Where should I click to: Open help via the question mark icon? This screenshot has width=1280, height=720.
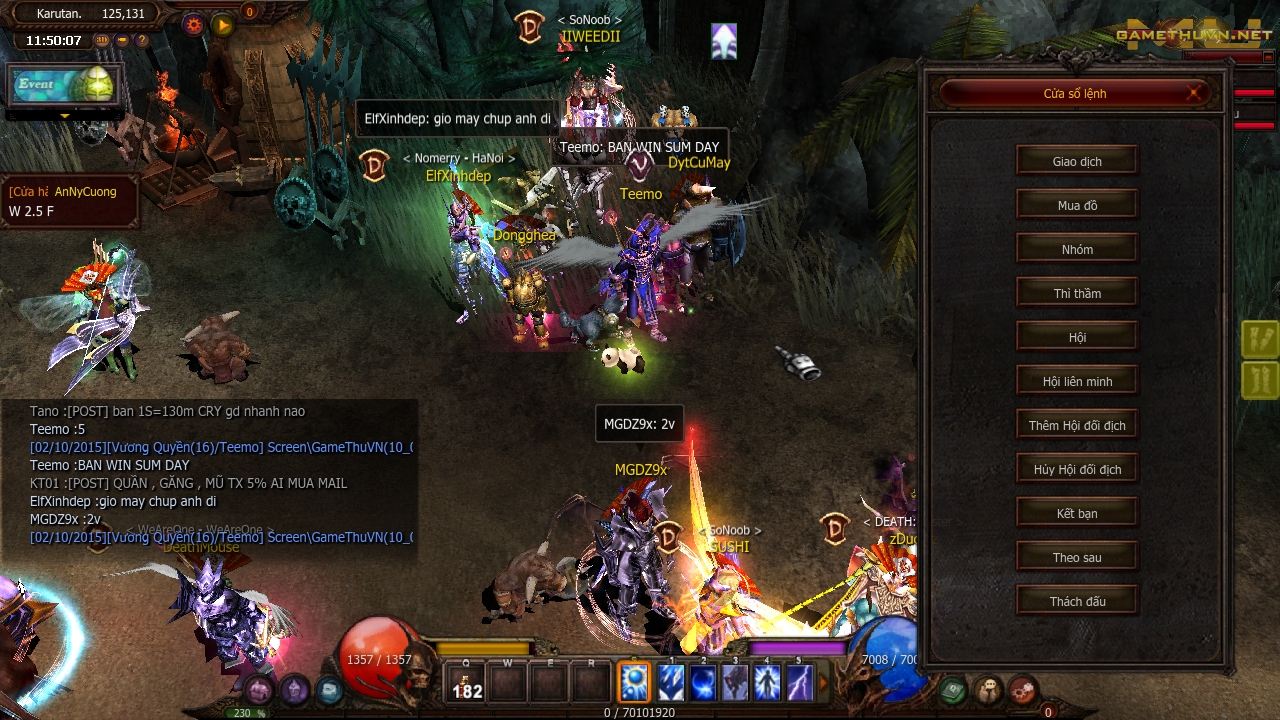(x=143, y=40)
